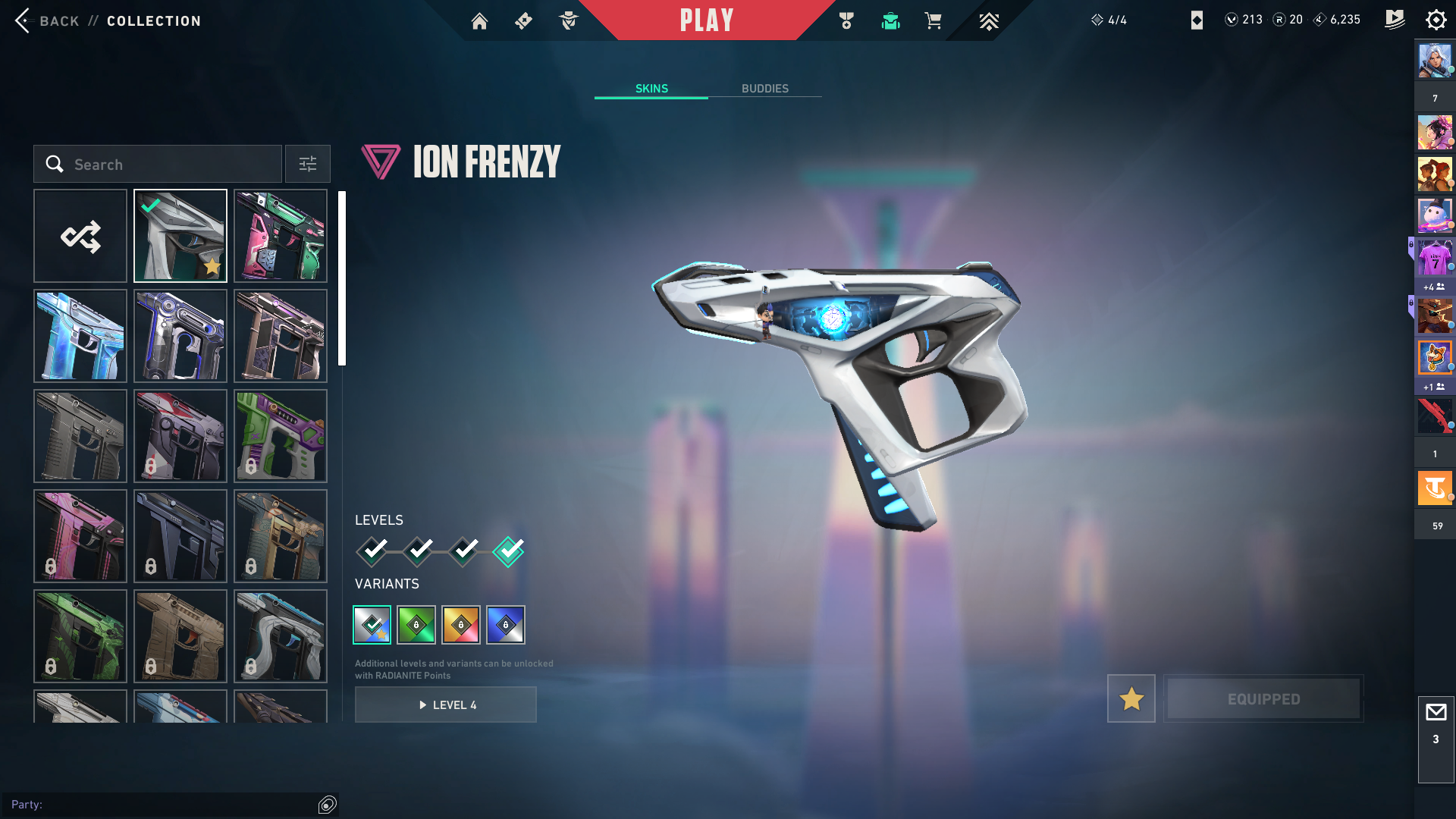Open the store shopping cart
1456x819 pixels.
click(933, 21)
